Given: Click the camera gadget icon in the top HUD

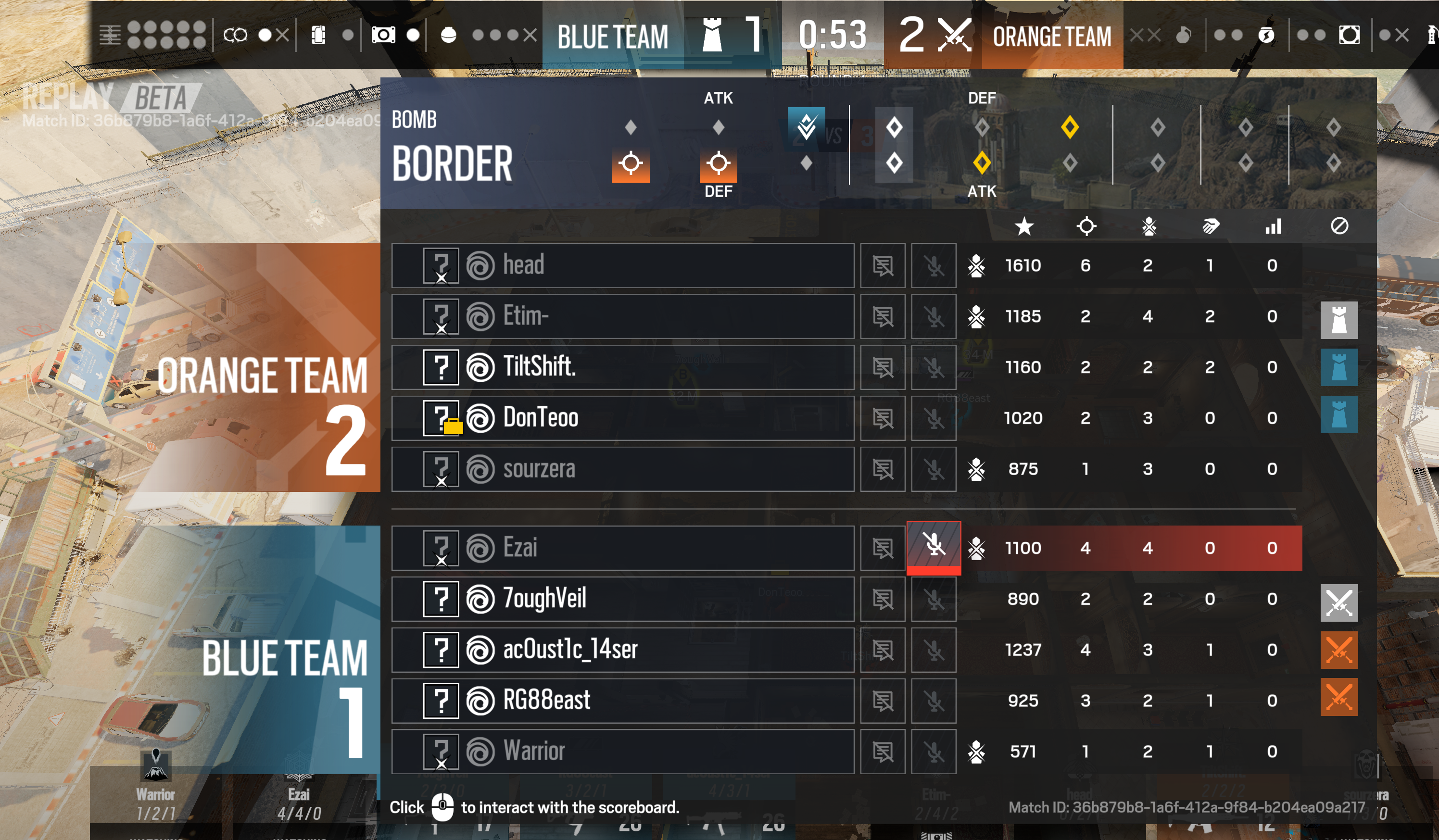Looking at the screenshot, I should point(384,34).
